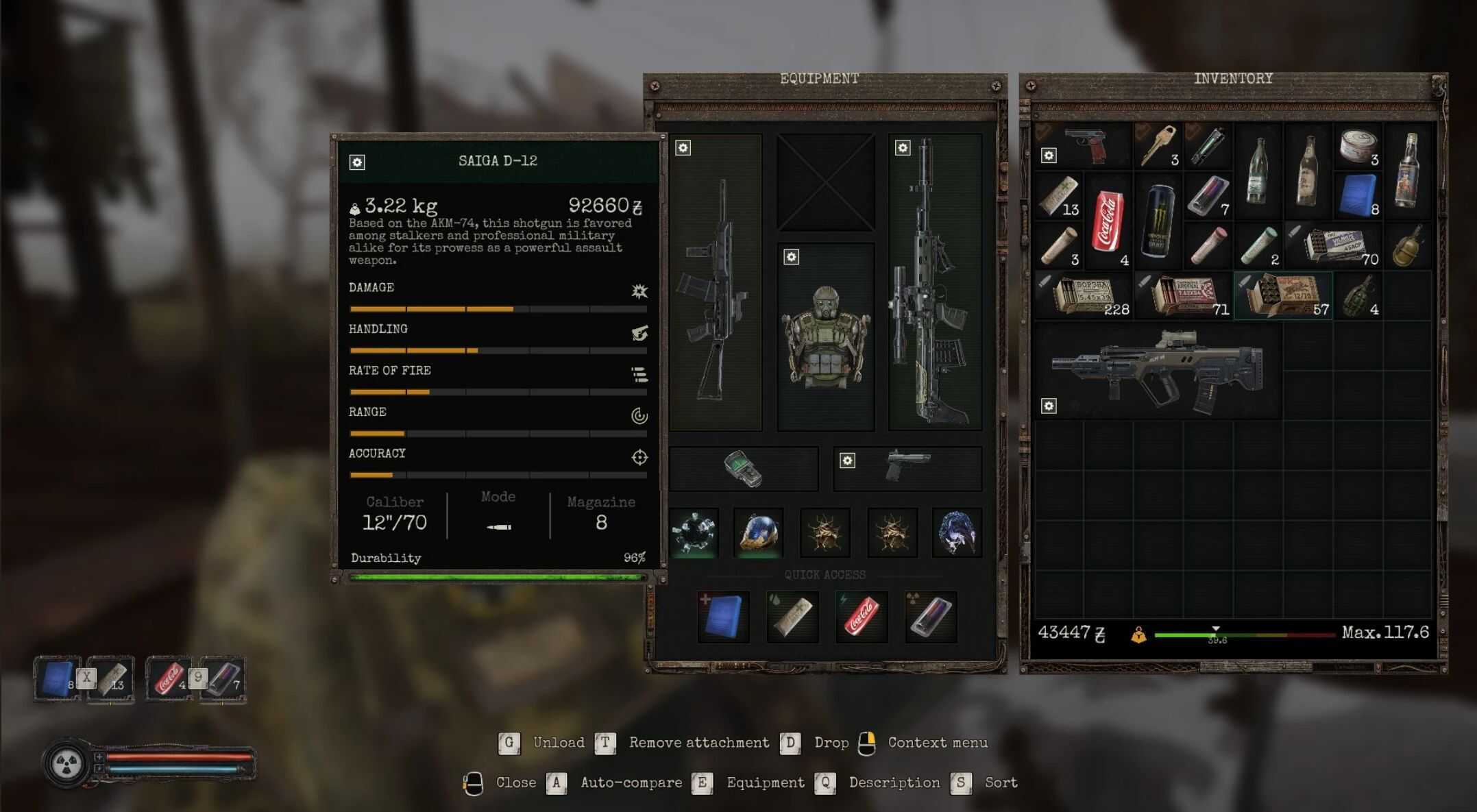This screenshot has width=1477, height=812.
Task: Choose the Monster energy drink can
Action: pyautogui.click(x=1158, y=221)
